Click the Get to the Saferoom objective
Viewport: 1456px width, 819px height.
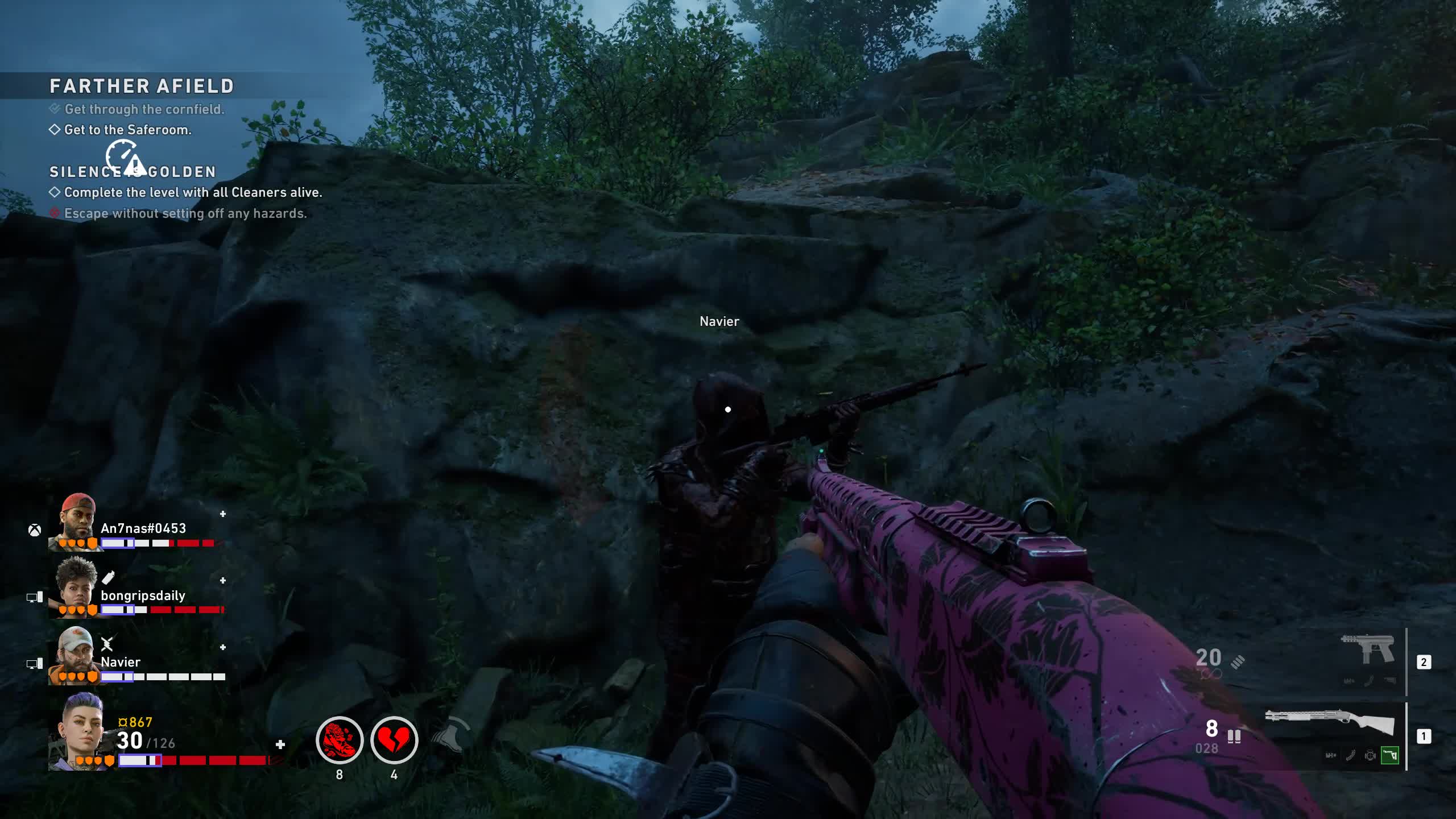click(127, 130)
